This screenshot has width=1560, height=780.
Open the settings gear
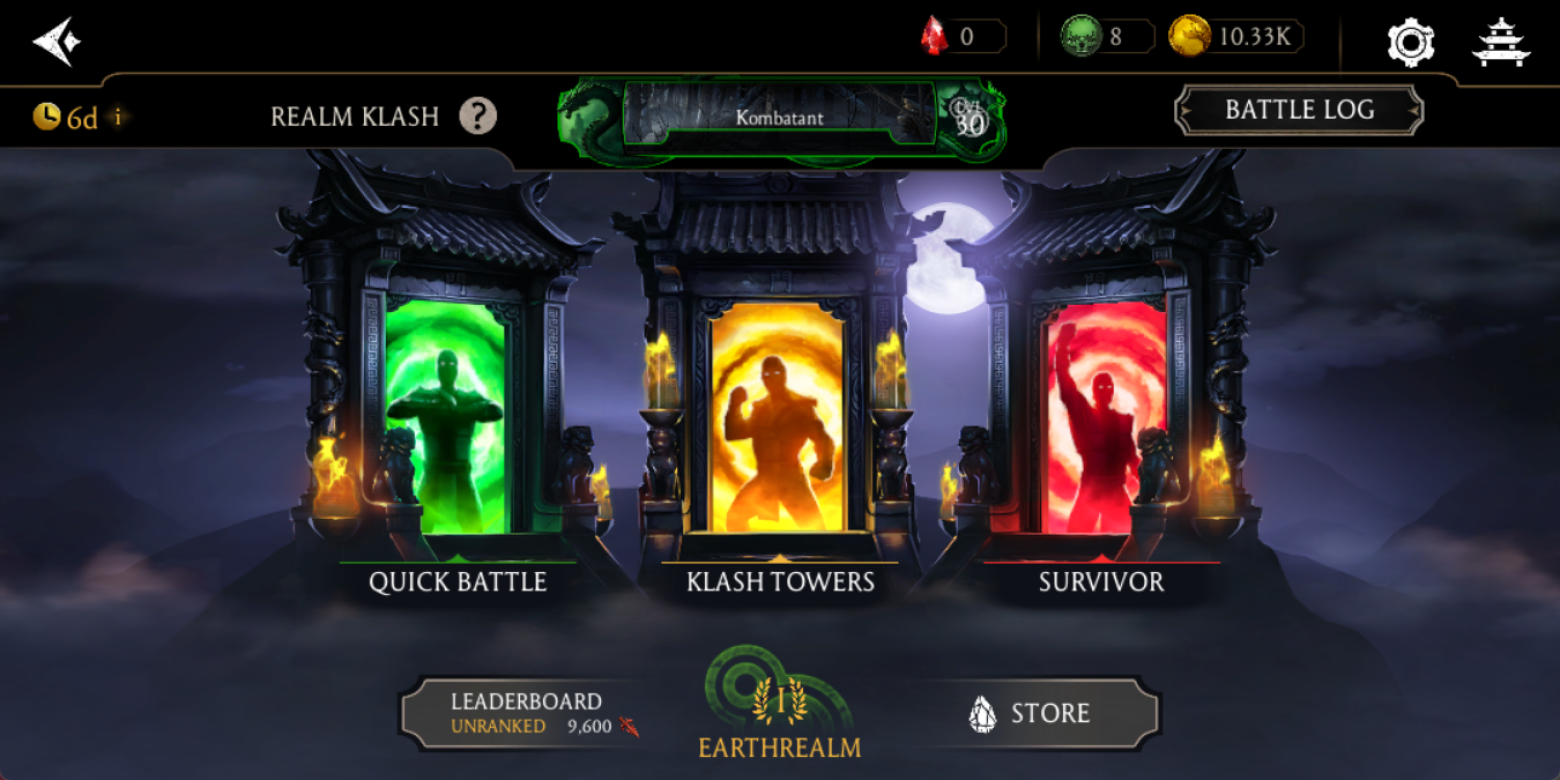point(1410,42)
